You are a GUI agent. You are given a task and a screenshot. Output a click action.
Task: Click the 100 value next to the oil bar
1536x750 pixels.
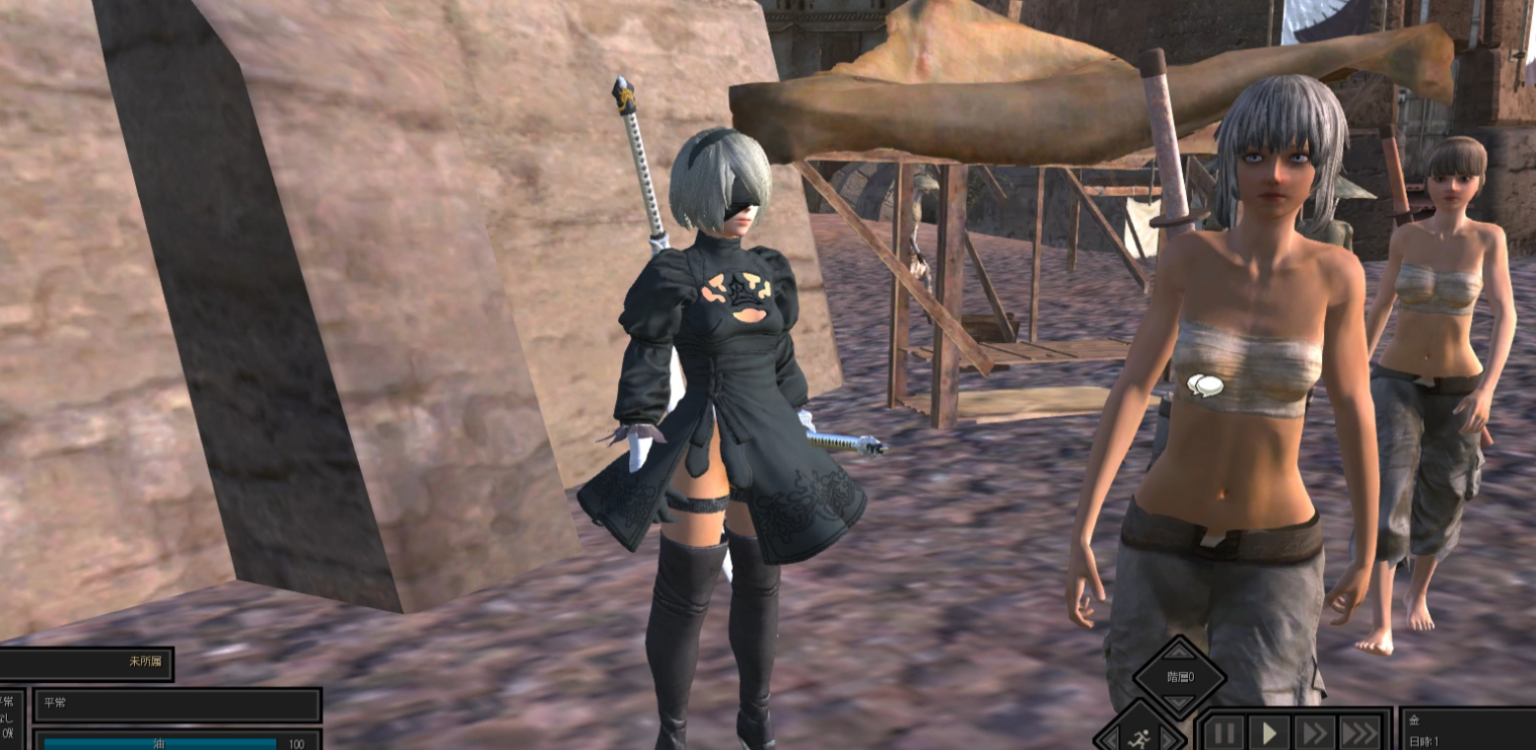click(x=296, y=744)
